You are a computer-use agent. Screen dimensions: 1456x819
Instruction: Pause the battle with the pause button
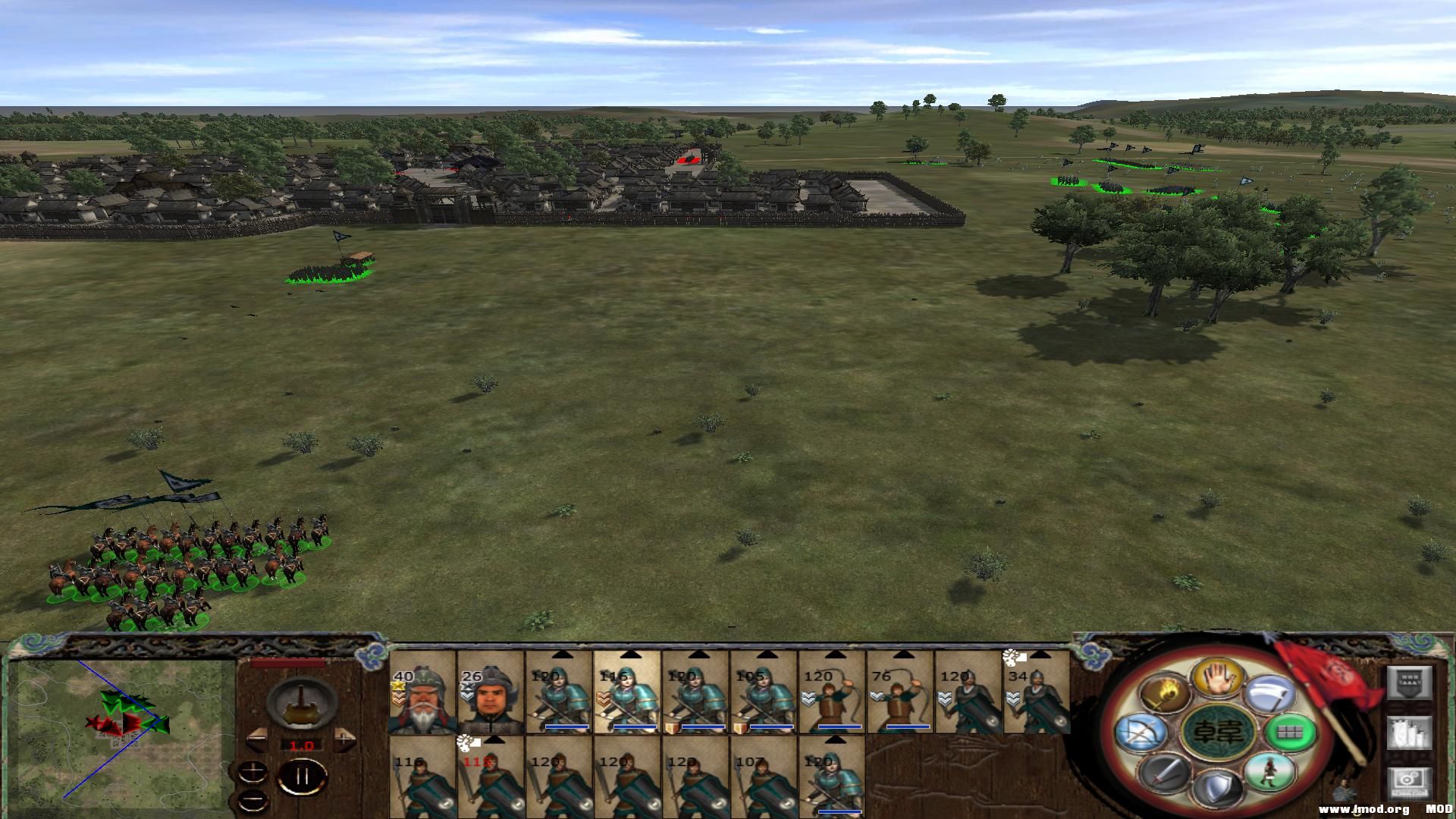[303, 777]
